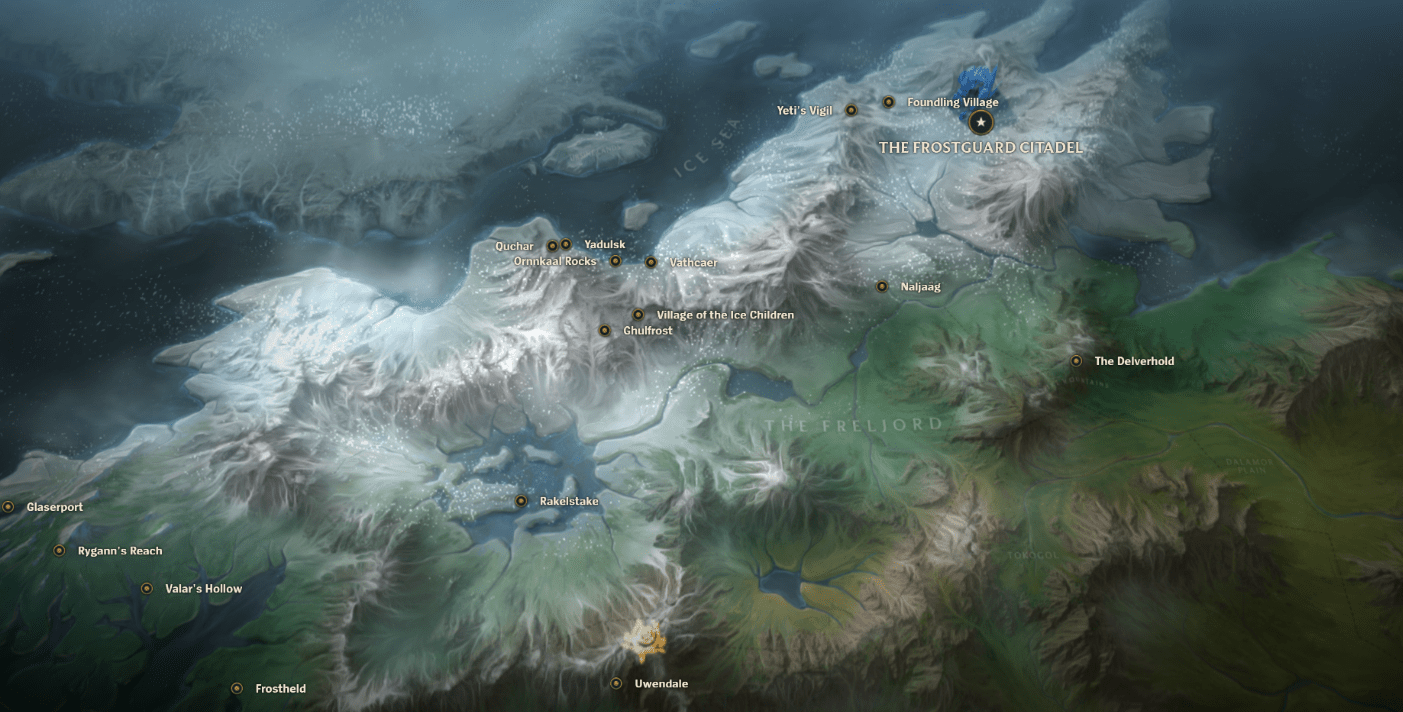Select the Ghulfrost location marker

[605, 330]
